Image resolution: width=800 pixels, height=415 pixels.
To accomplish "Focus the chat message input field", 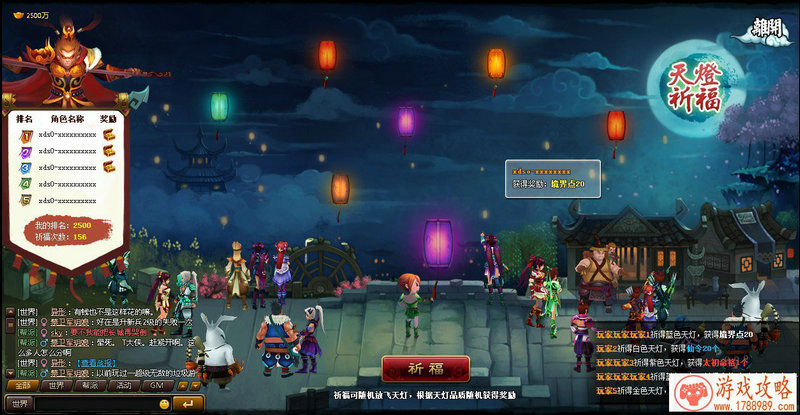I will point(95,402).
